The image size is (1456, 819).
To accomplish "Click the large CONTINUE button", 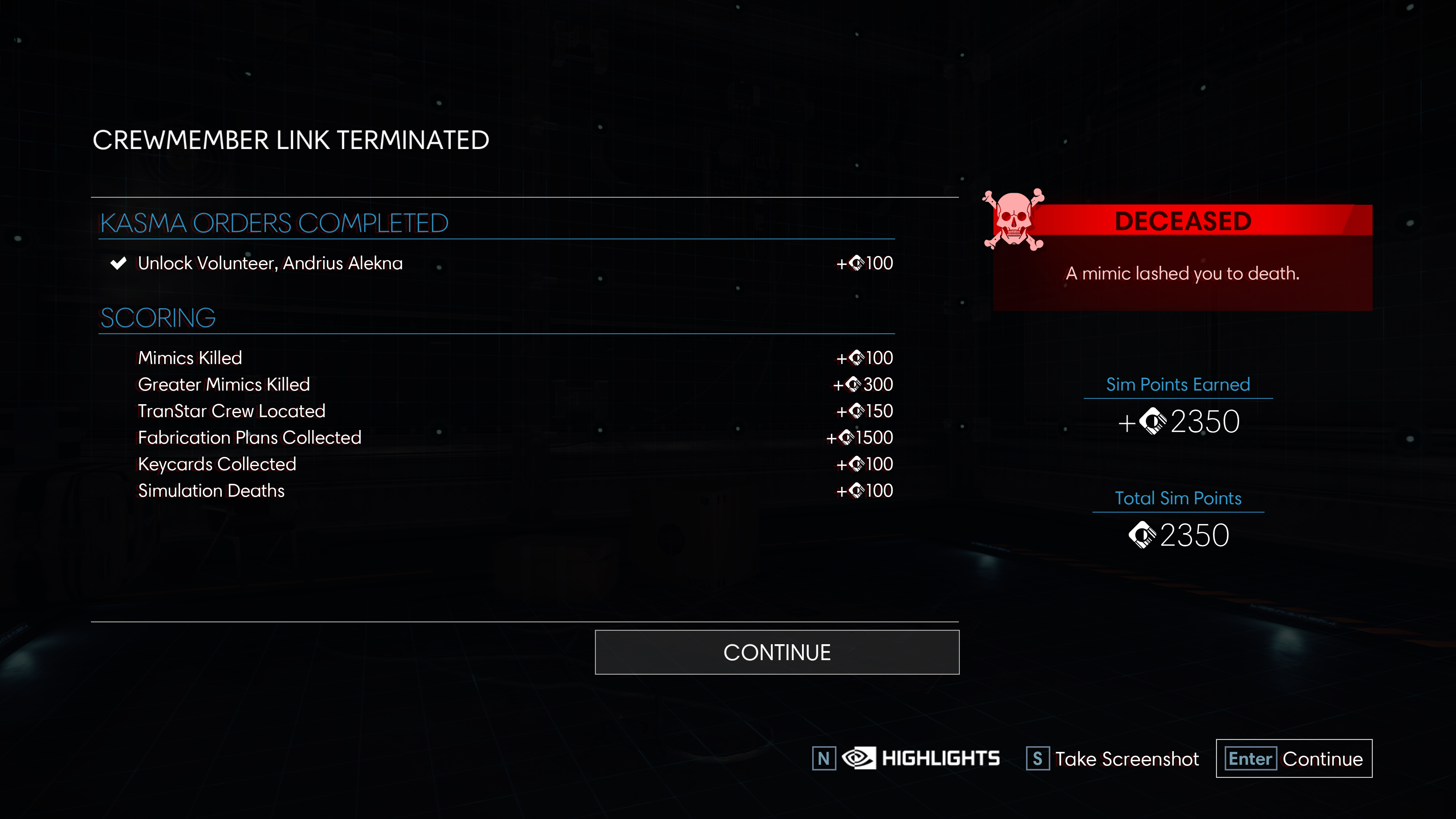I will pos(777,652).
